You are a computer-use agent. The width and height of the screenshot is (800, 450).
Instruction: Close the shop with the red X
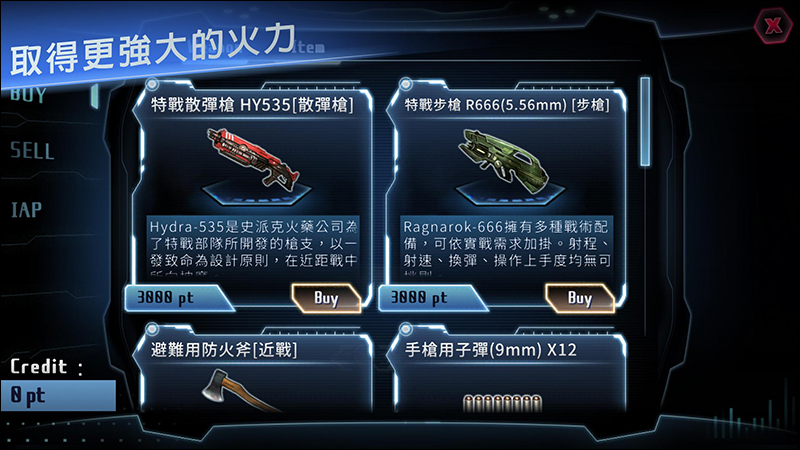[772, 26]
